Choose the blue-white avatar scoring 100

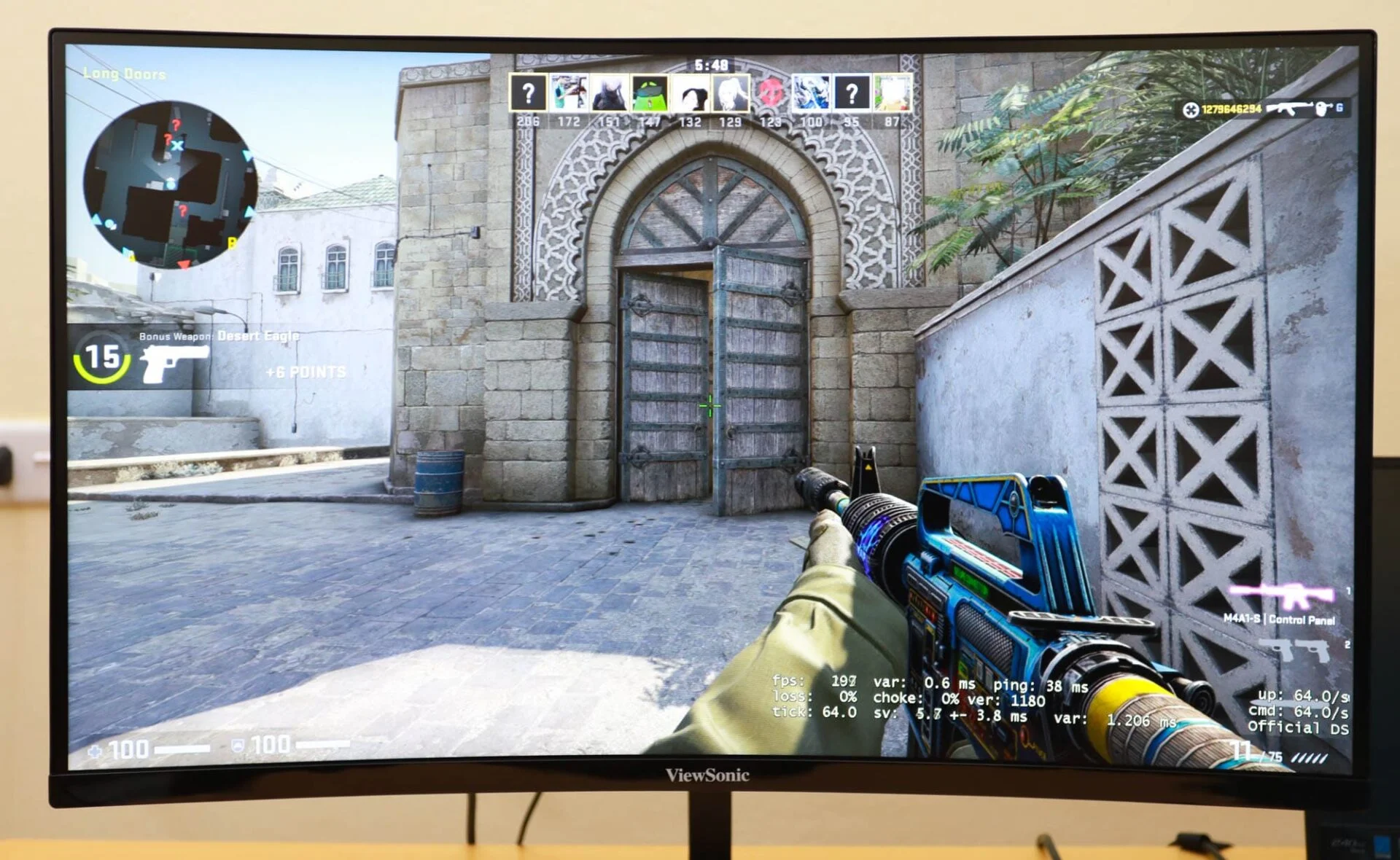(811, 93)
